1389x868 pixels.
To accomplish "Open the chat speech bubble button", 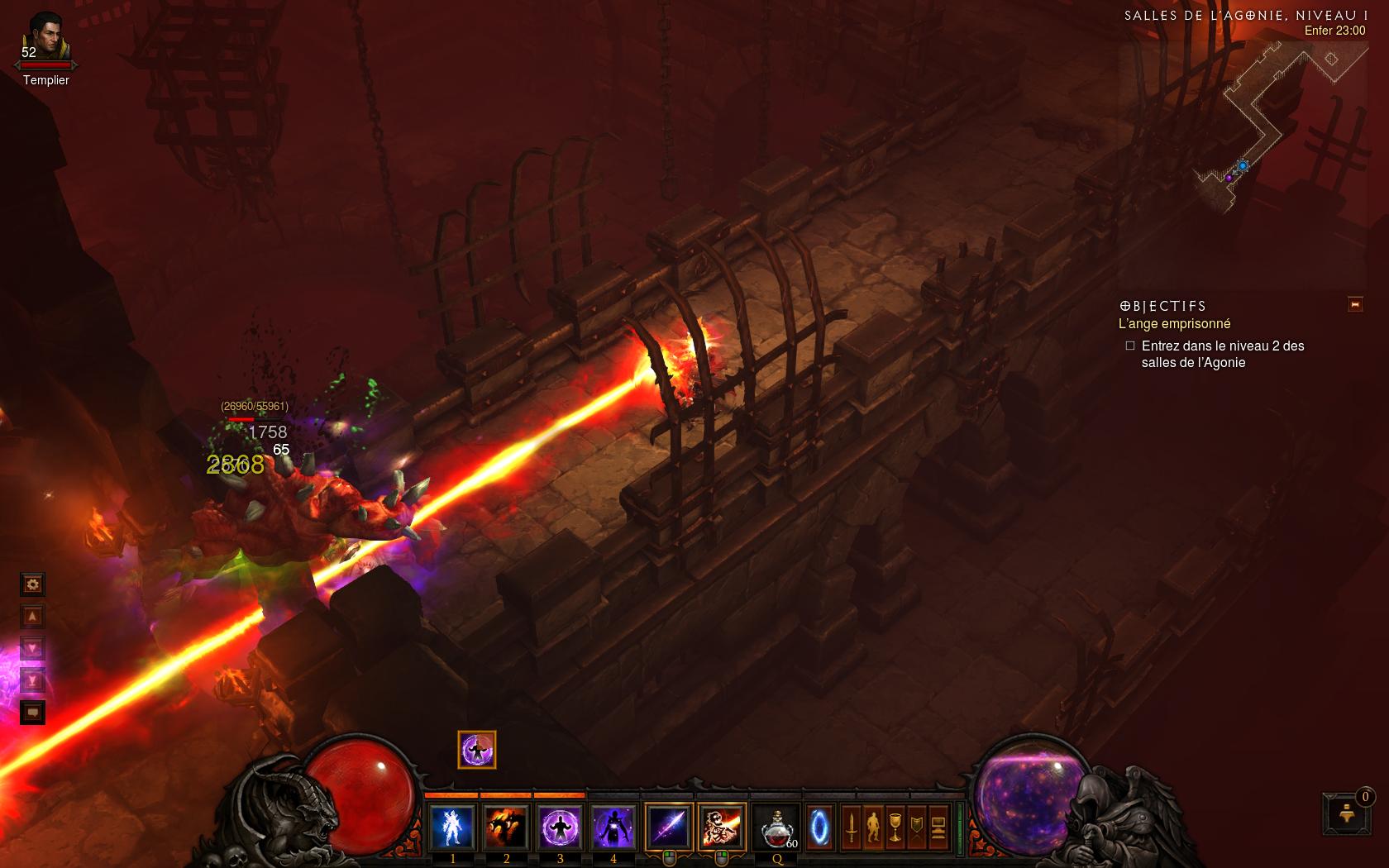I will (x=32, y=712).
